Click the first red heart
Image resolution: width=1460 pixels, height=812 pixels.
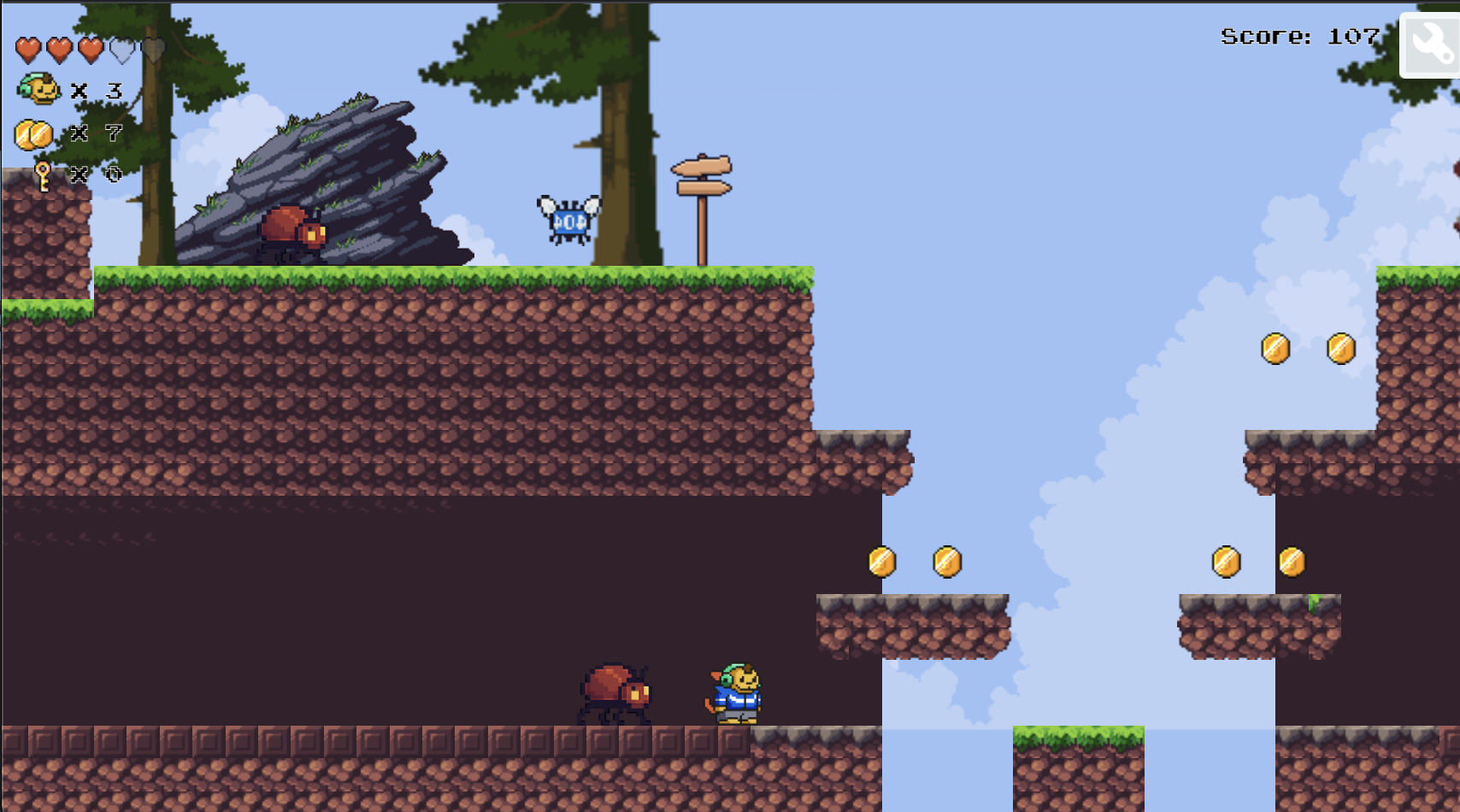28,49
